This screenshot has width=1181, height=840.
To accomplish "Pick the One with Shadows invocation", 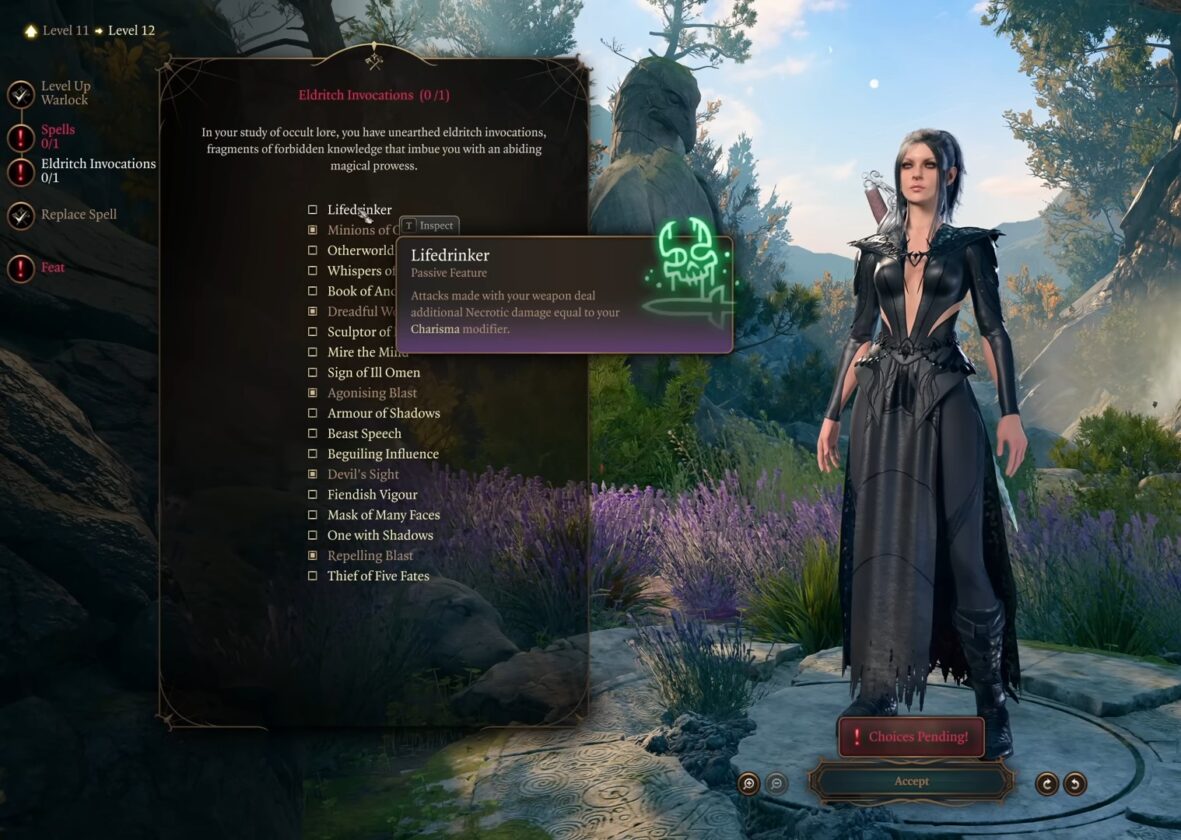I will (313, 535).
